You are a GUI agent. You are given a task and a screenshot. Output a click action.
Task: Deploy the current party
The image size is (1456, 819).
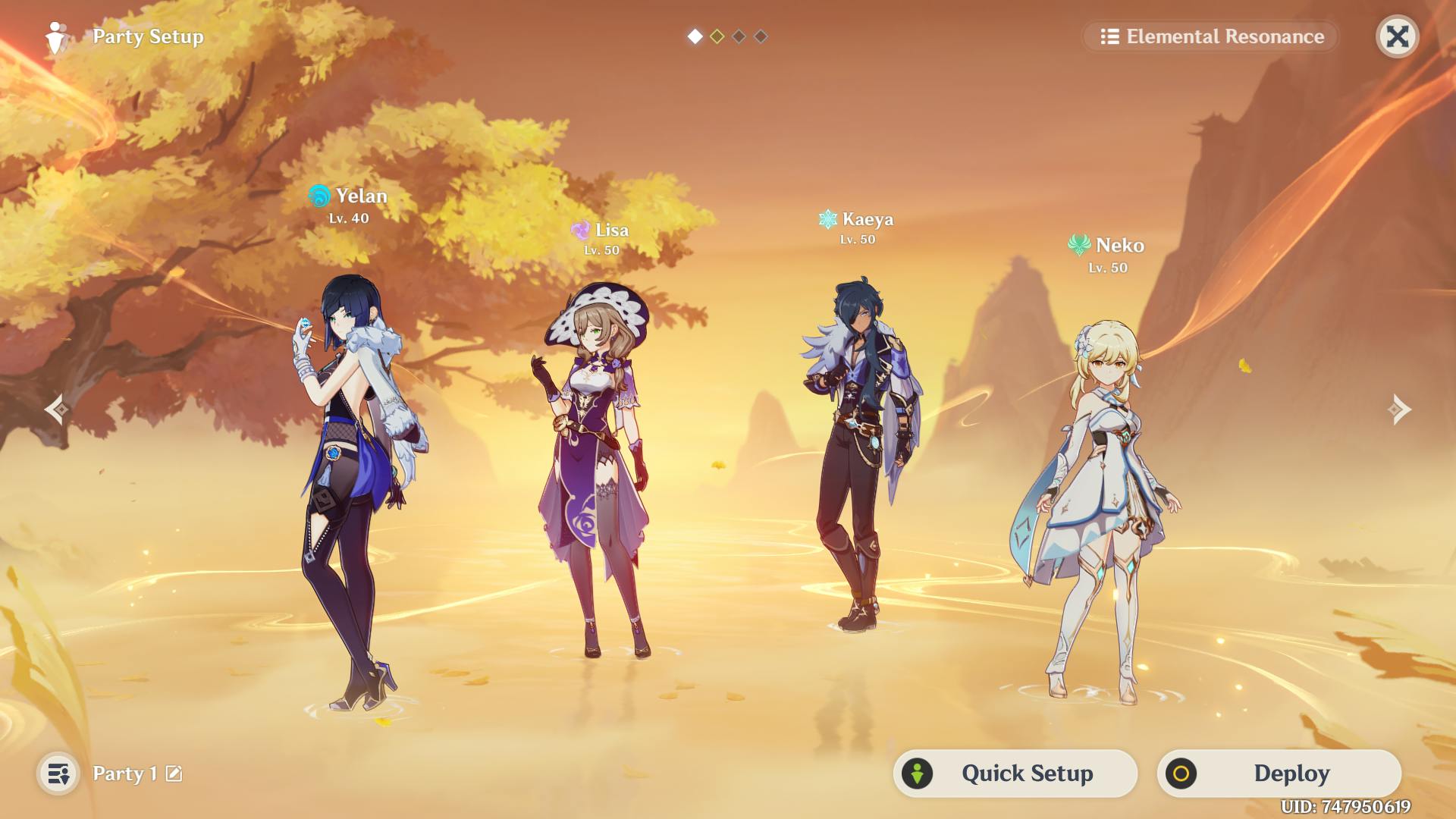1279,773
